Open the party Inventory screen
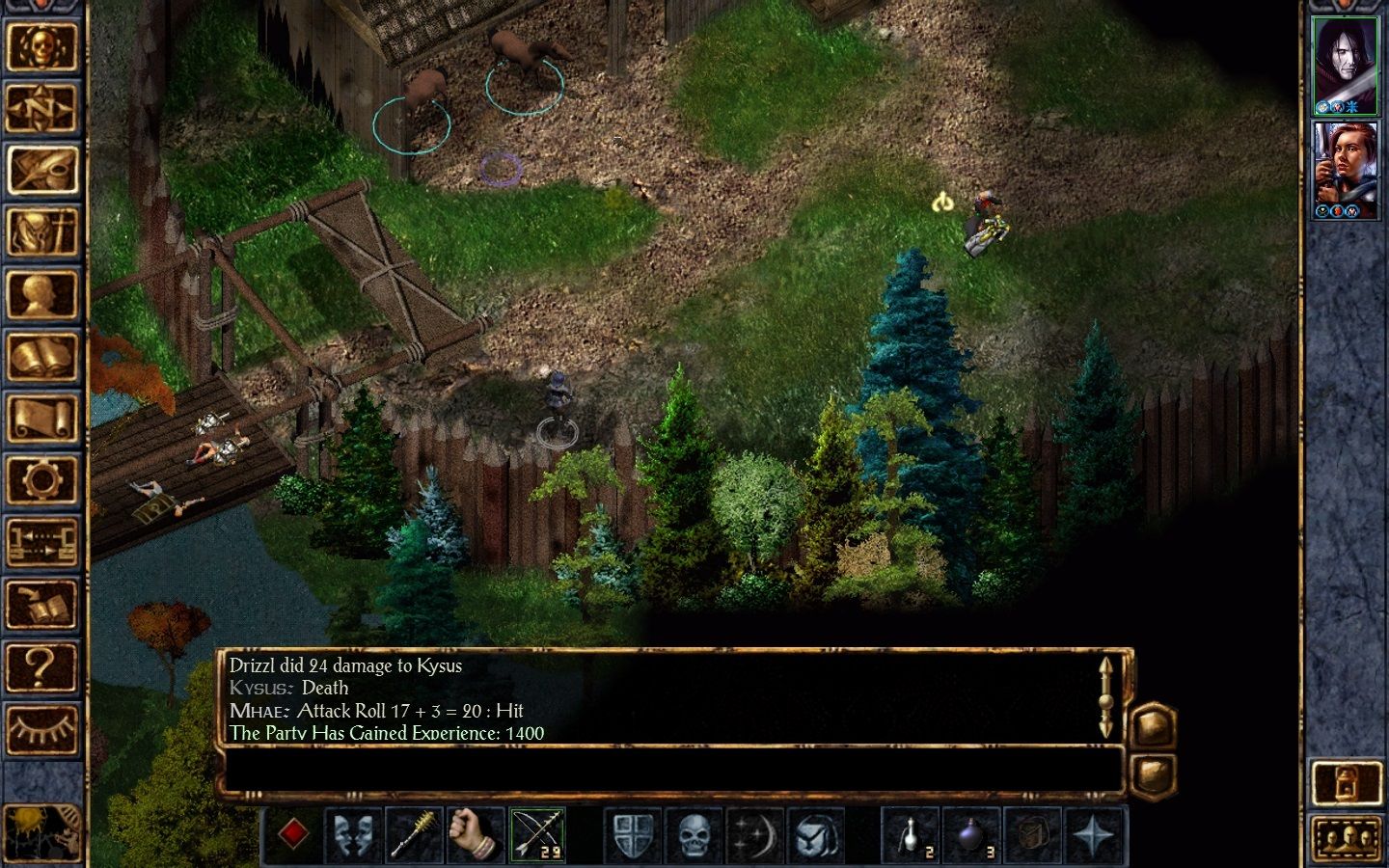The width and height of the screenshot is (1389, 868). [x=42, y=233]
